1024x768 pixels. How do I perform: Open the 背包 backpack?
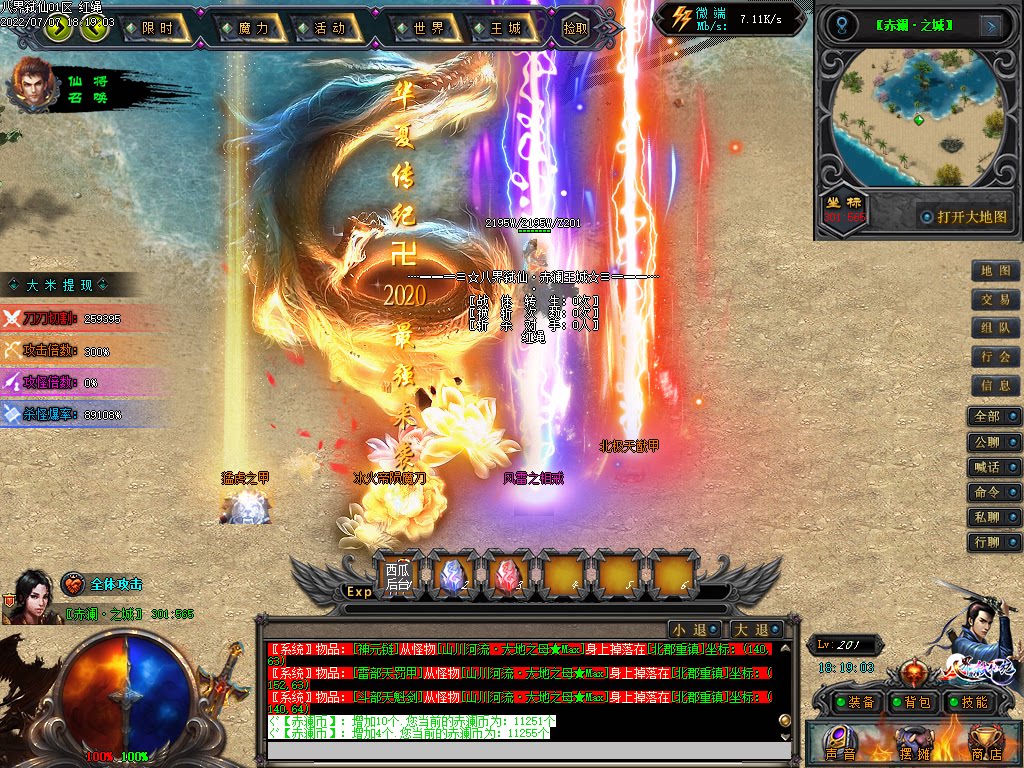click(x=911, y=703)
